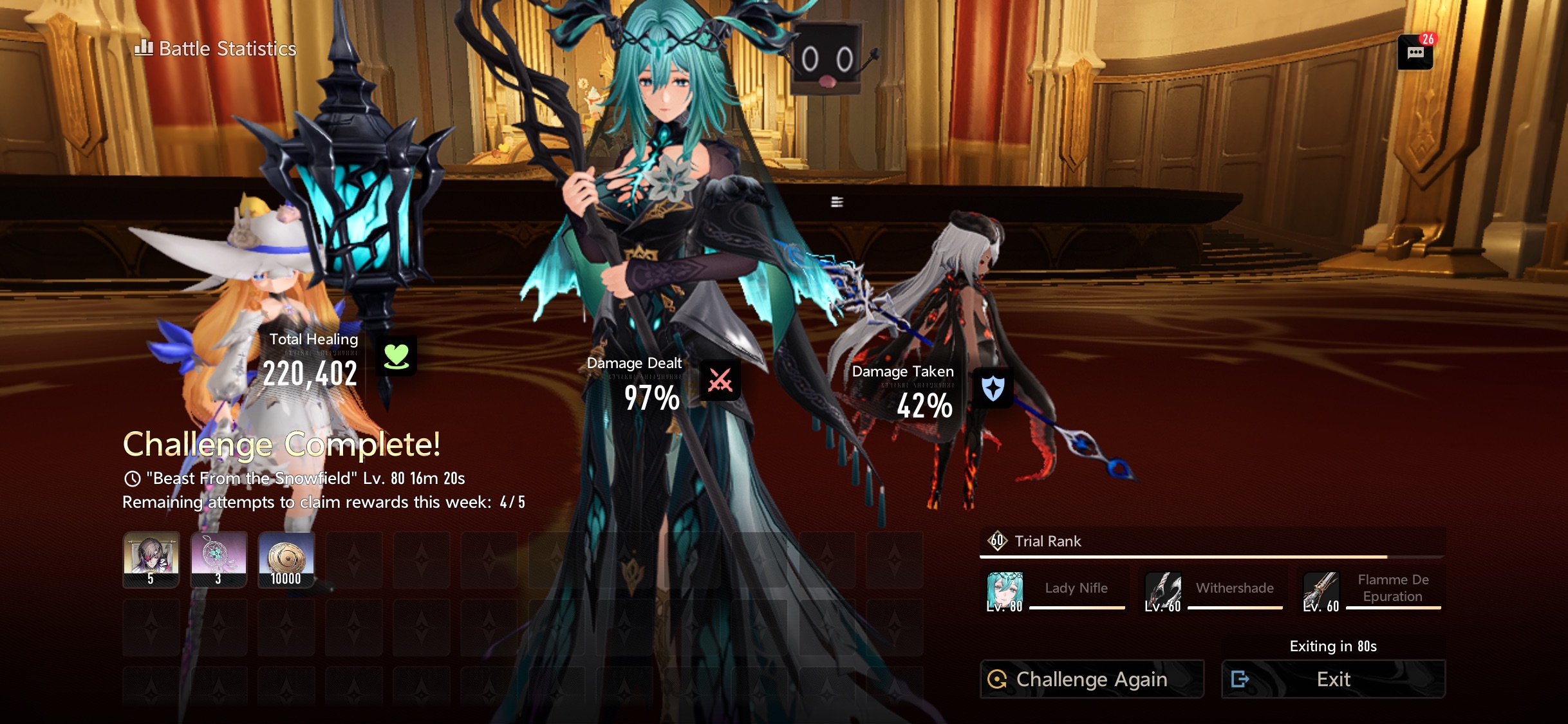Screen dimensions: 1568x724
Task: Click the Damage Taken shield icon
Action: tap(993, 388)
